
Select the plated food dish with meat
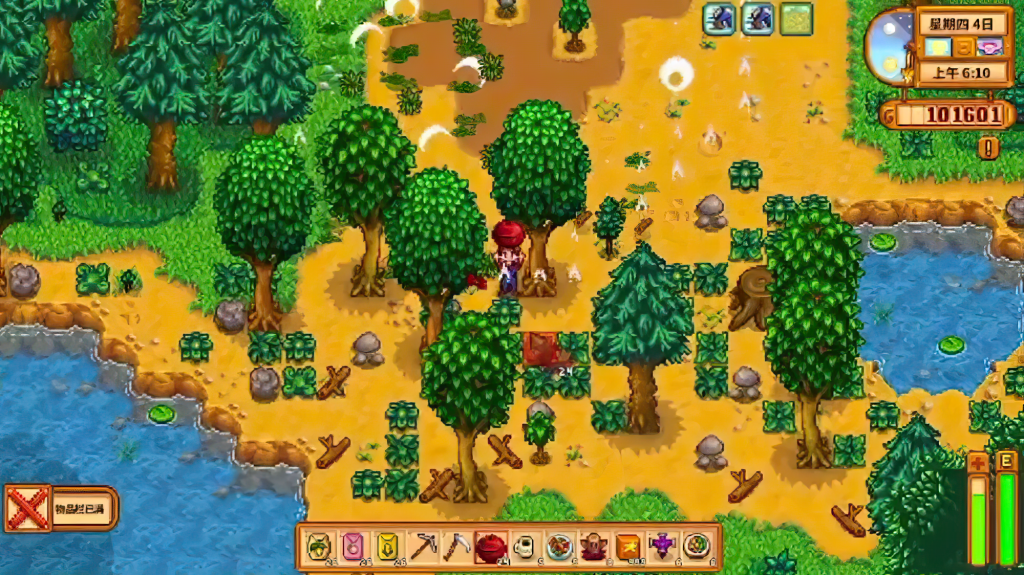(560, 546)
